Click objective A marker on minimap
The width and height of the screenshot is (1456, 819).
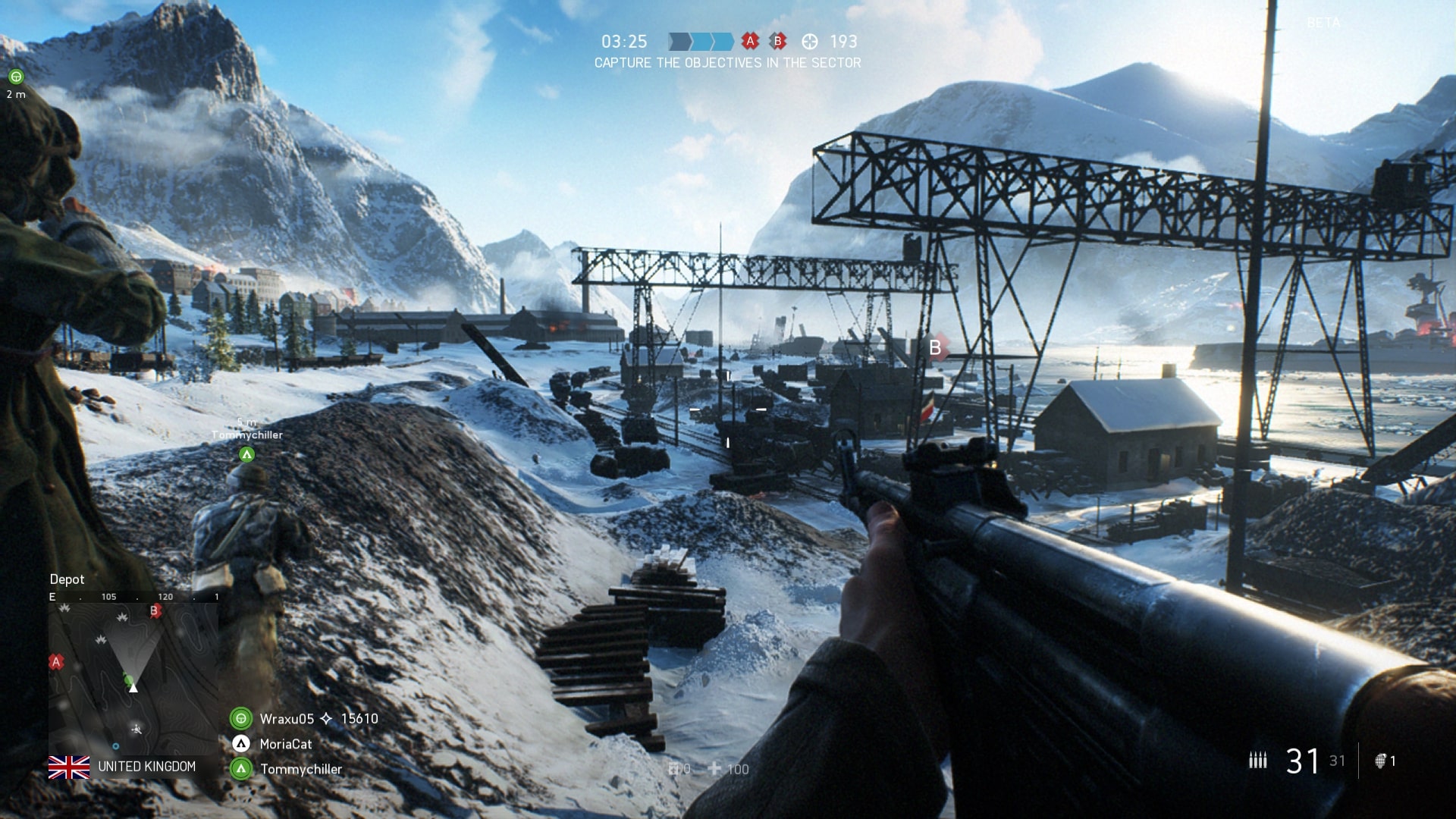55,662
